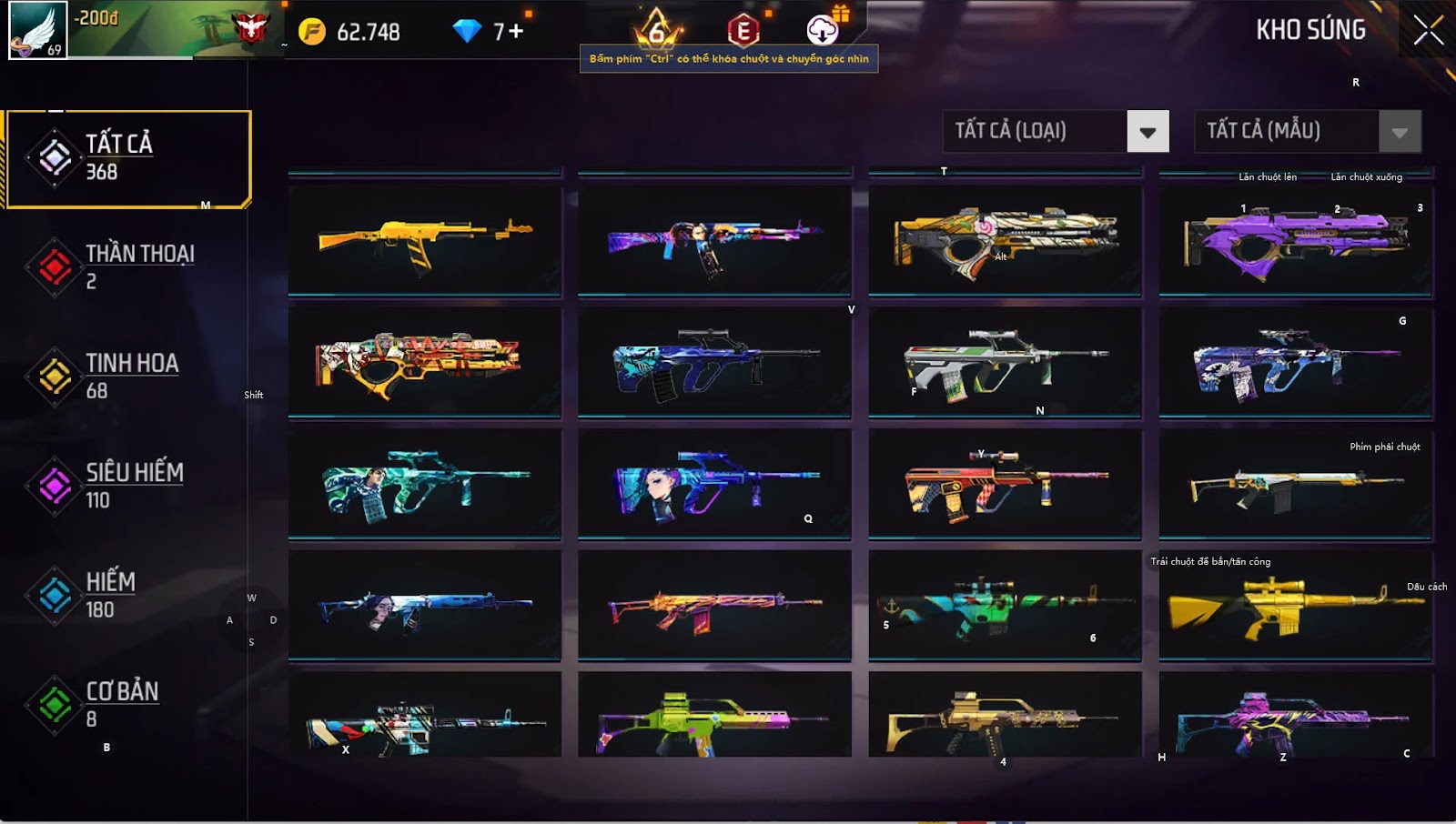Open the Tất Cả (Mẫu) skin dropdown

[1399, 132]
